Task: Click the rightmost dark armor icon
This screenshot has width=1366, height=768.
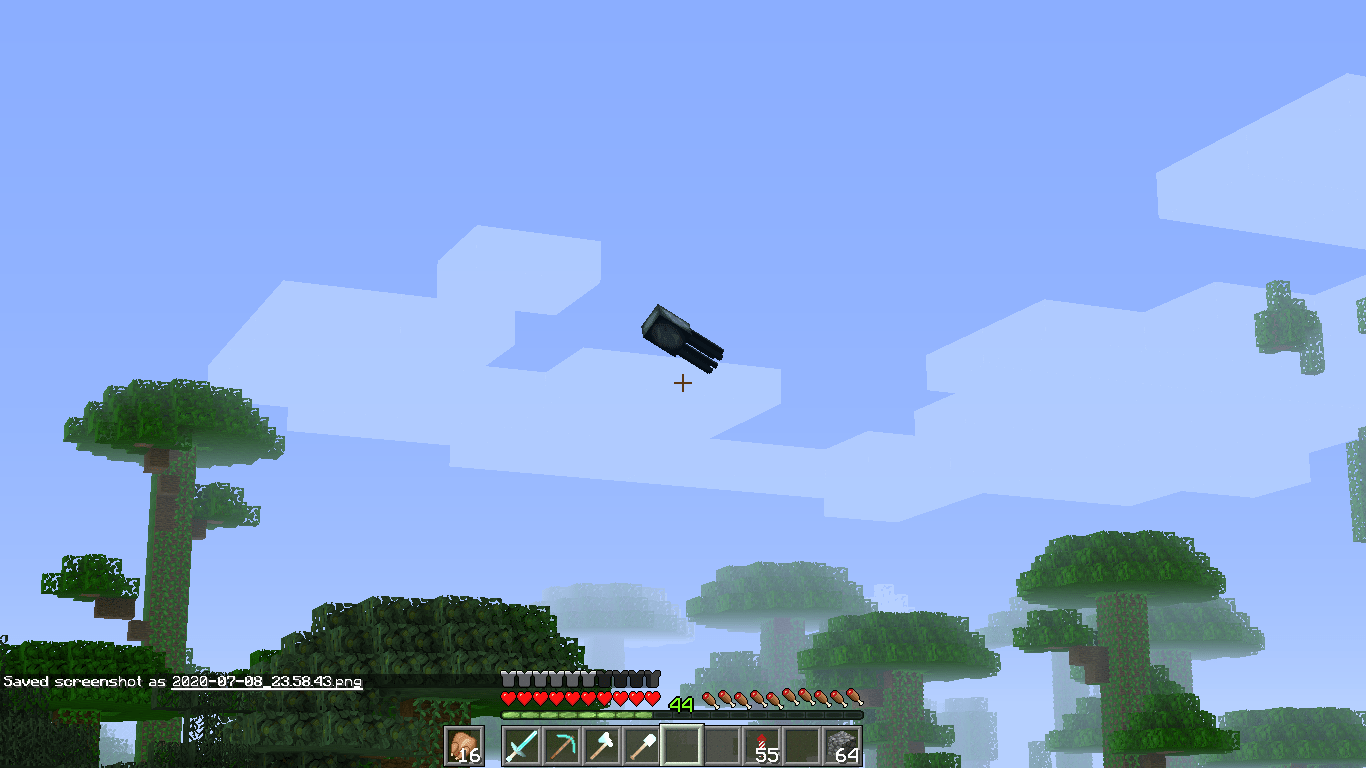Action: [655, 677]
